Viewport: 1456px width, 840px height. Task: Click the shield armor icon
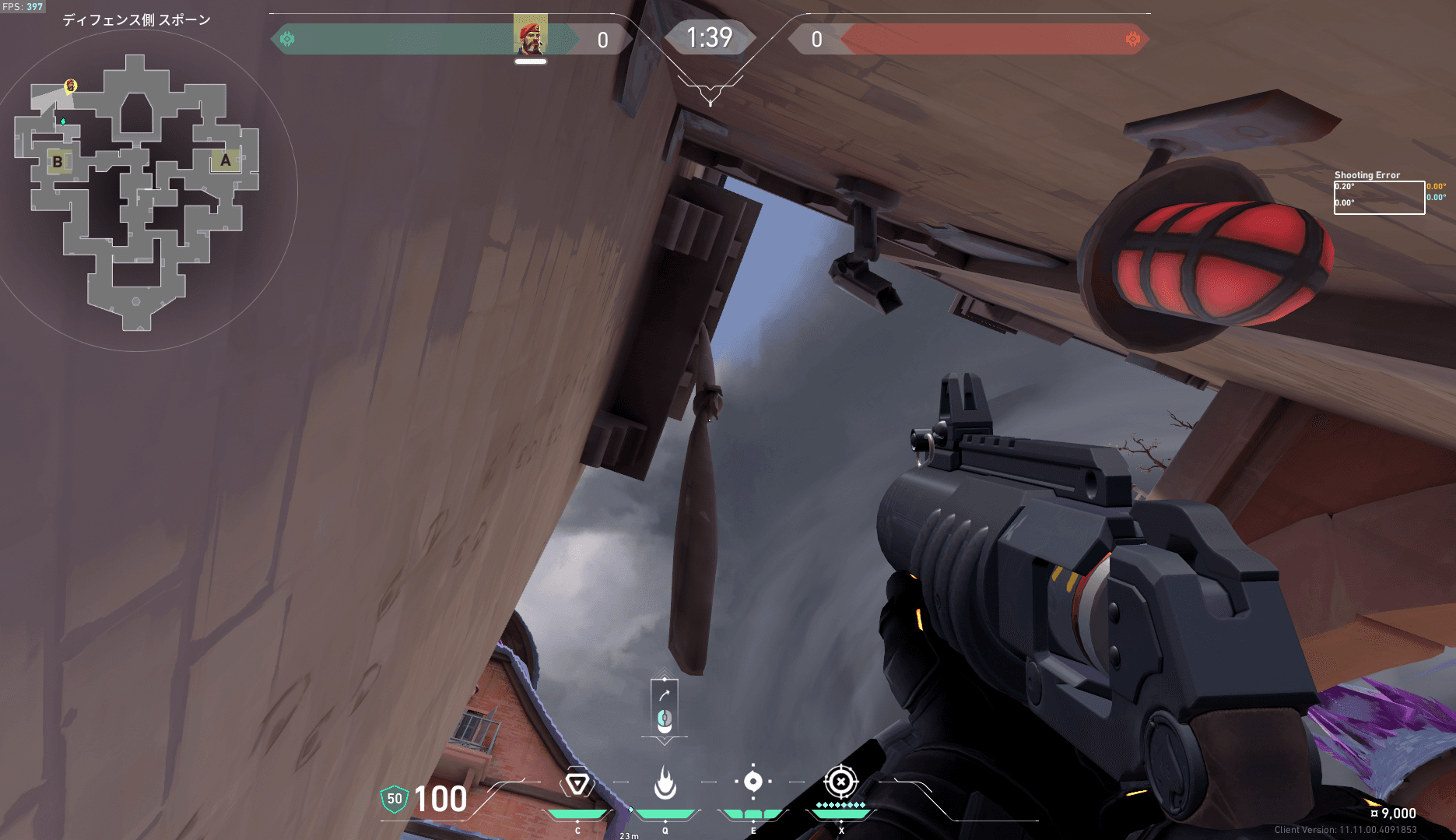click(395, 799)
